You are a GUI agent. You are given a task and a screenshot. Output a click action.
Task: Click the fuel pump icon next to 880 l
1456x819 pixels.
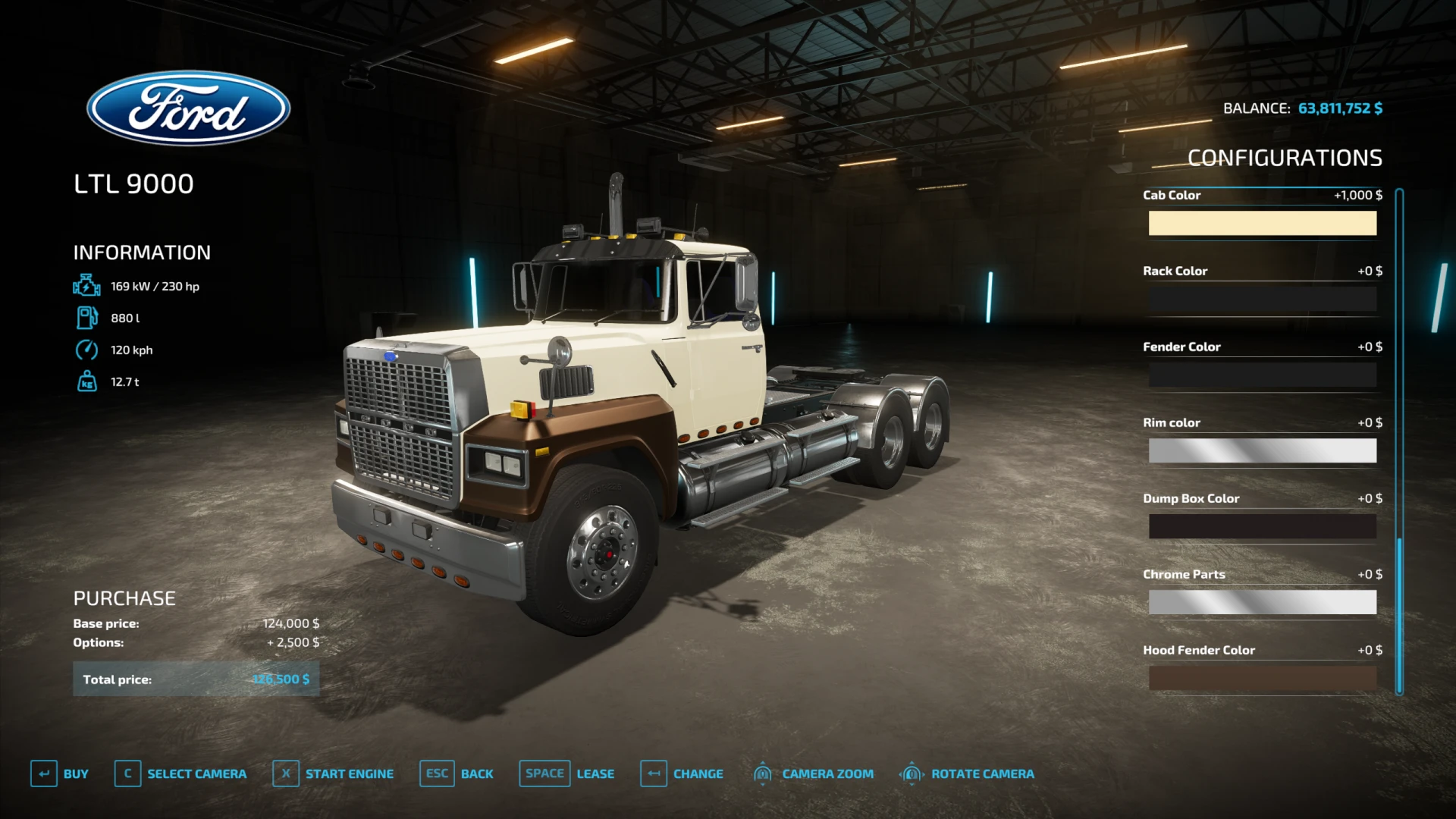tap(86, 318)
